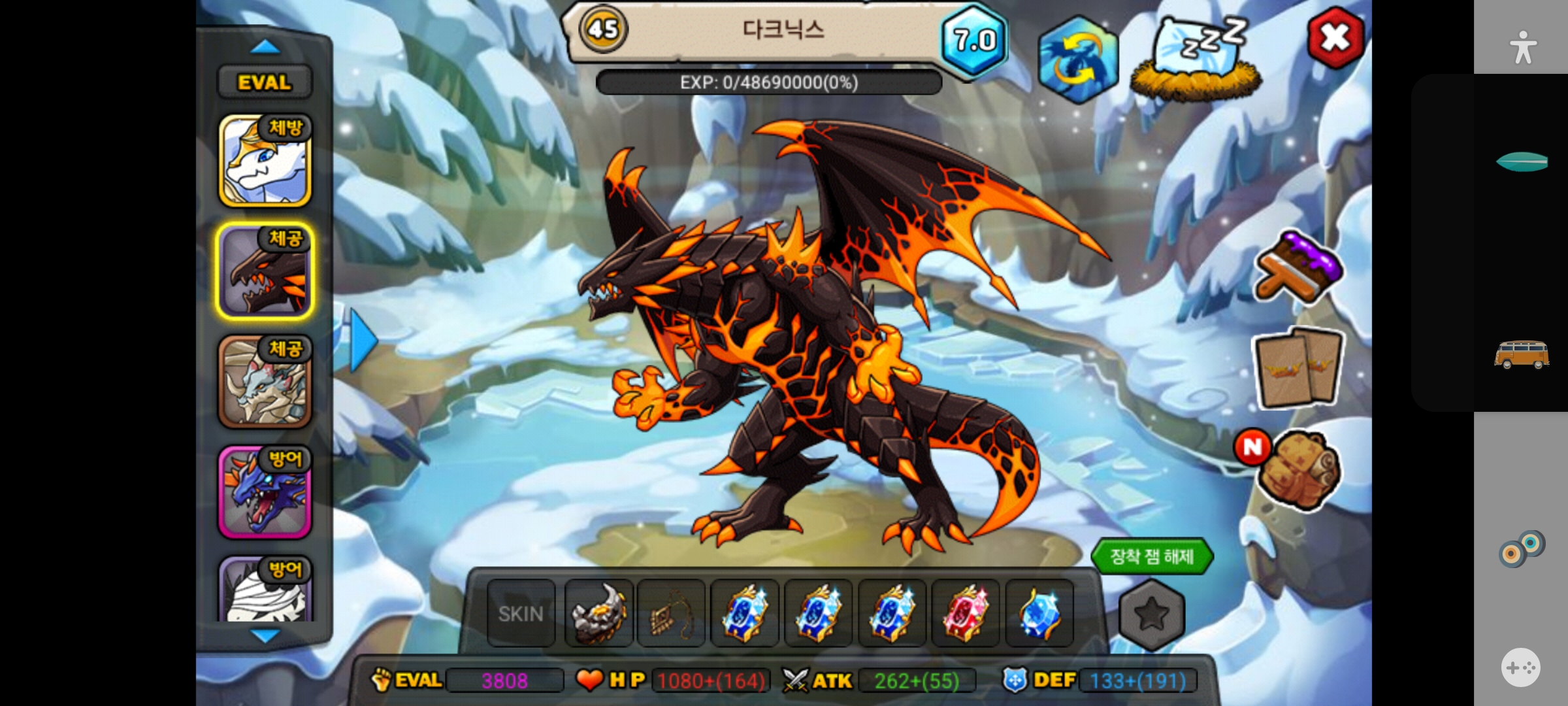Select the black lava dragon thumbnail

(265, 271)
